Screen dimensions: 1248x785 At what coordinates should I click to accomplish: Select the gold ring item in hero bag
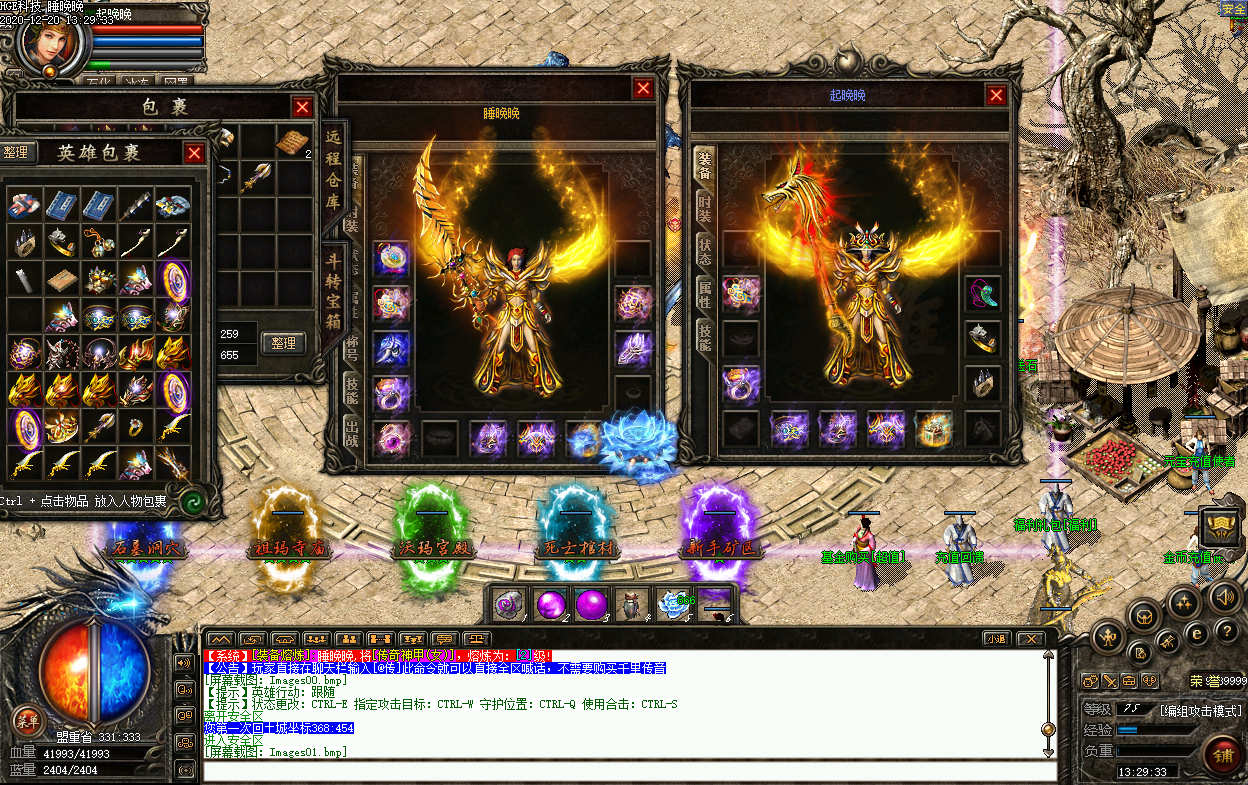pos(134,428)
